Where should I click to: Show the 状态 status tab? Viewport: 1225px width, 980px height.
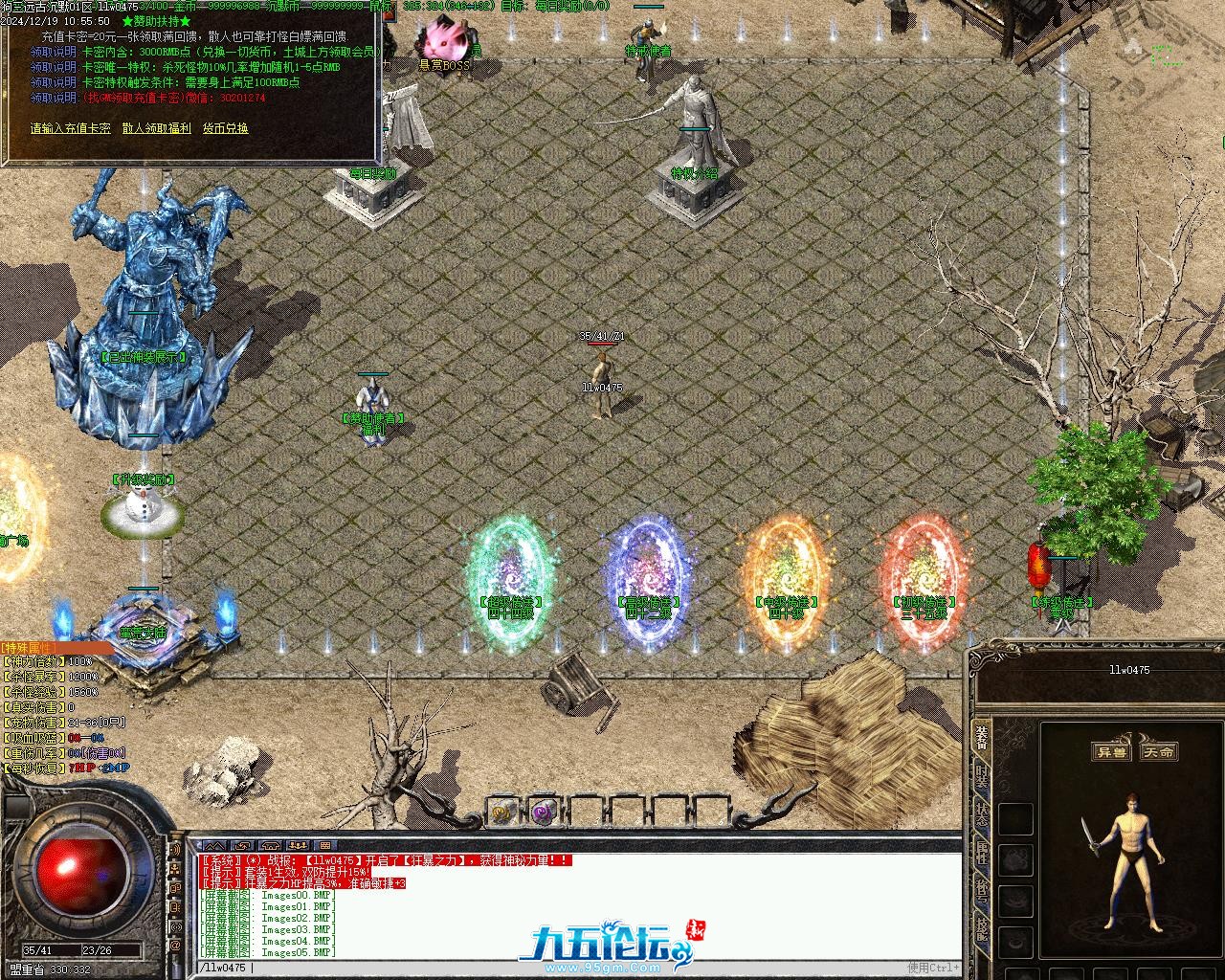[x=982, y=814]
